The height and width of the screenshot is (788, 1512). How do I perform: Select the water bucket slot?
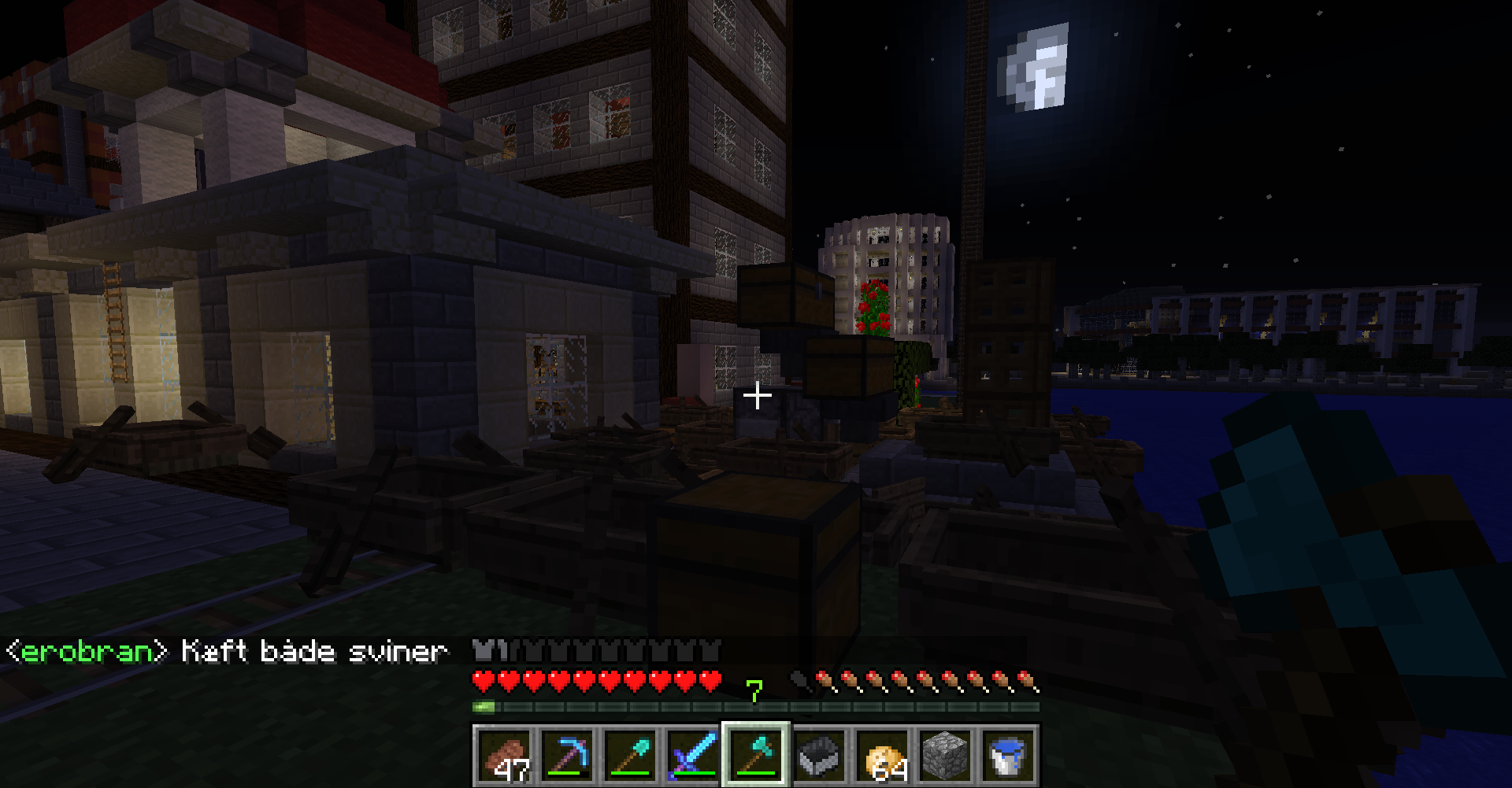[x=1008, y=755]
